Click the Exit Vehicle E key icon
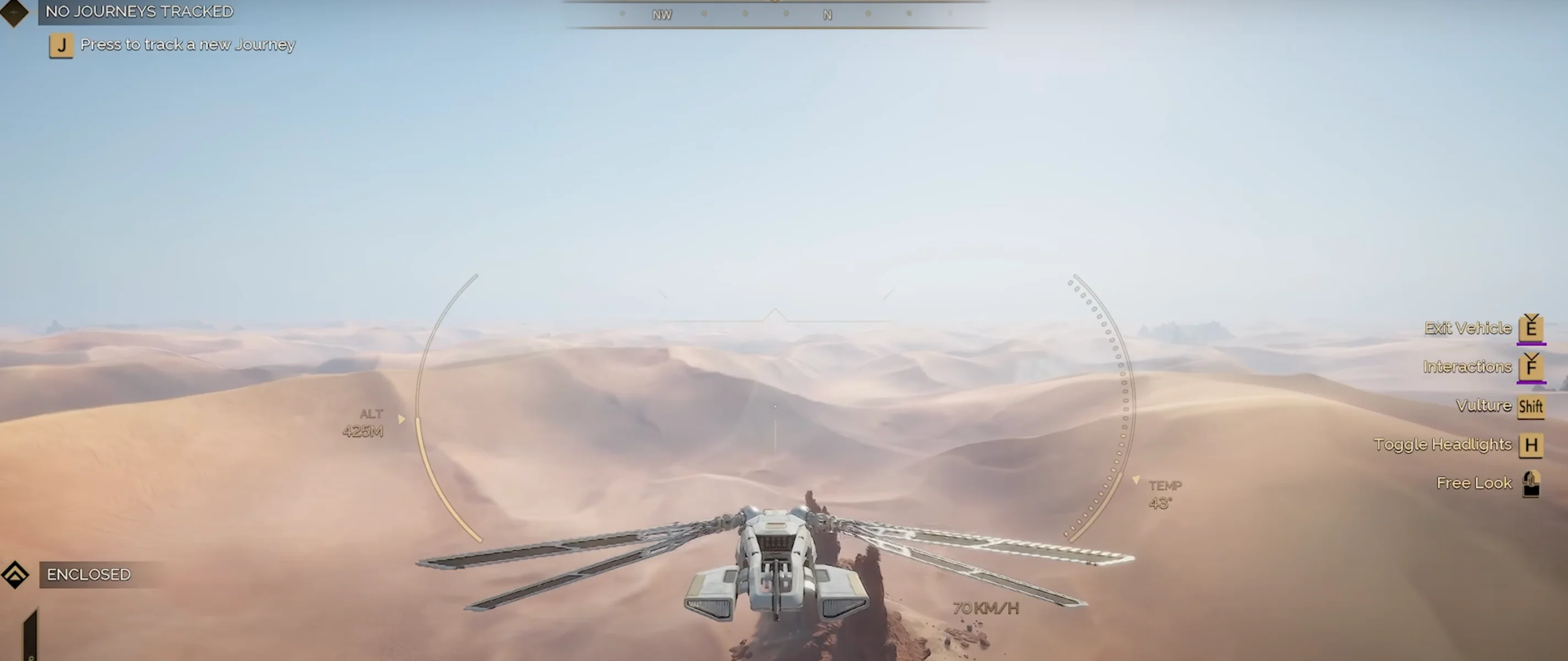 (1532, 329)
